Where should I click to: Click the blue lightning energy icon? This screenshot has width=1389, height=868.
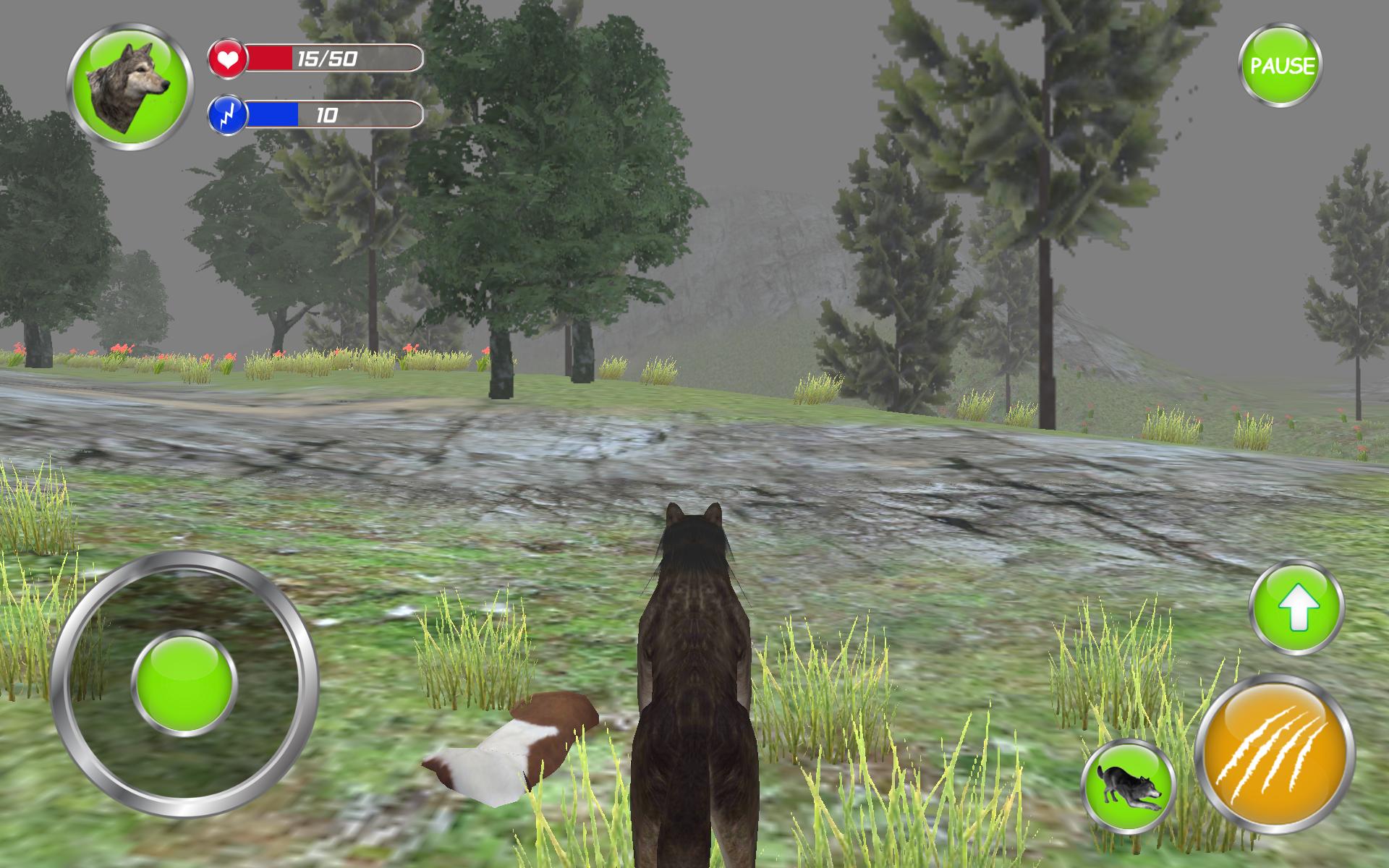pyautogui.click(x=228, y=114)
